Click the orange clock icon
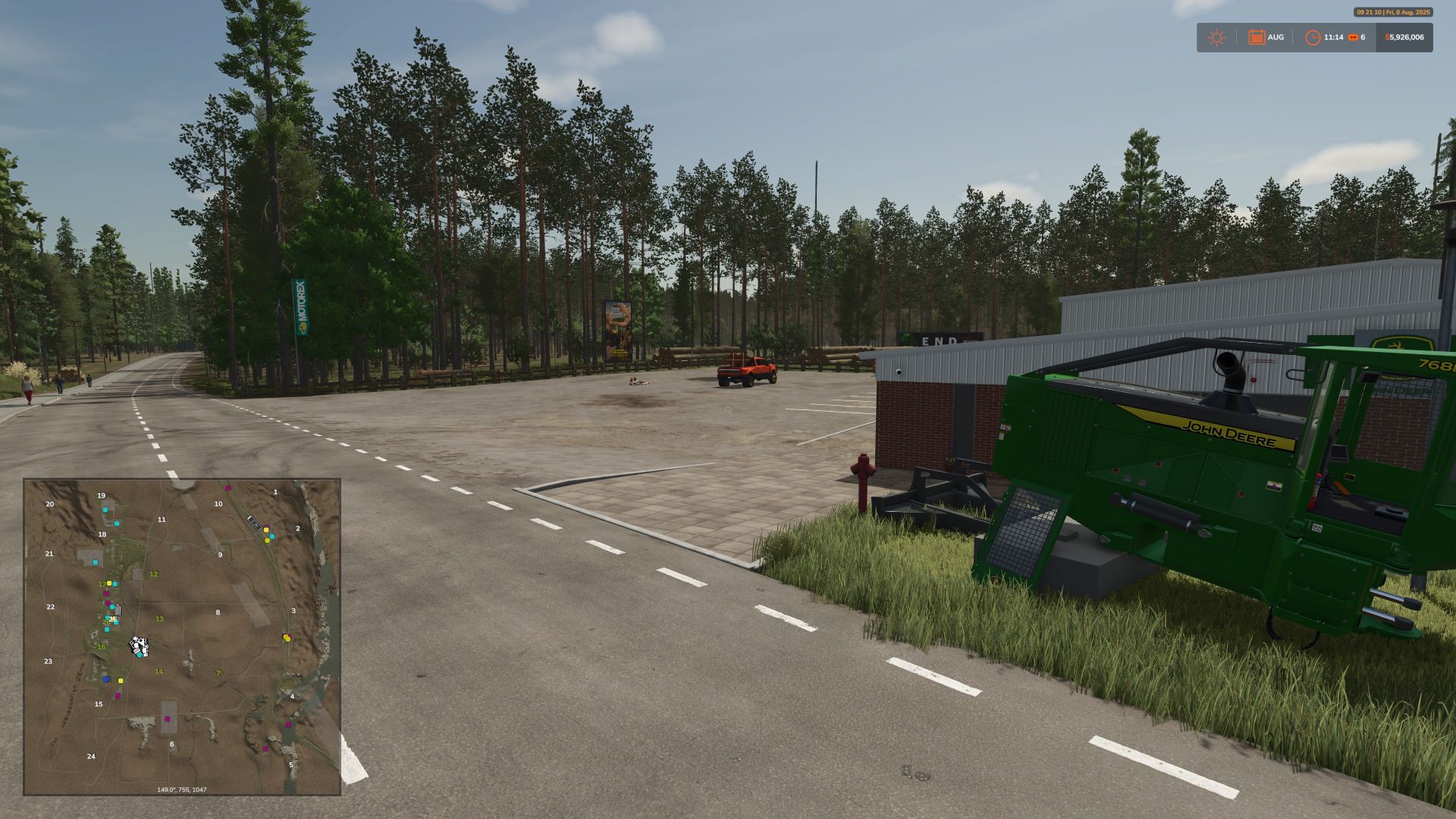 click(1313, 37)
